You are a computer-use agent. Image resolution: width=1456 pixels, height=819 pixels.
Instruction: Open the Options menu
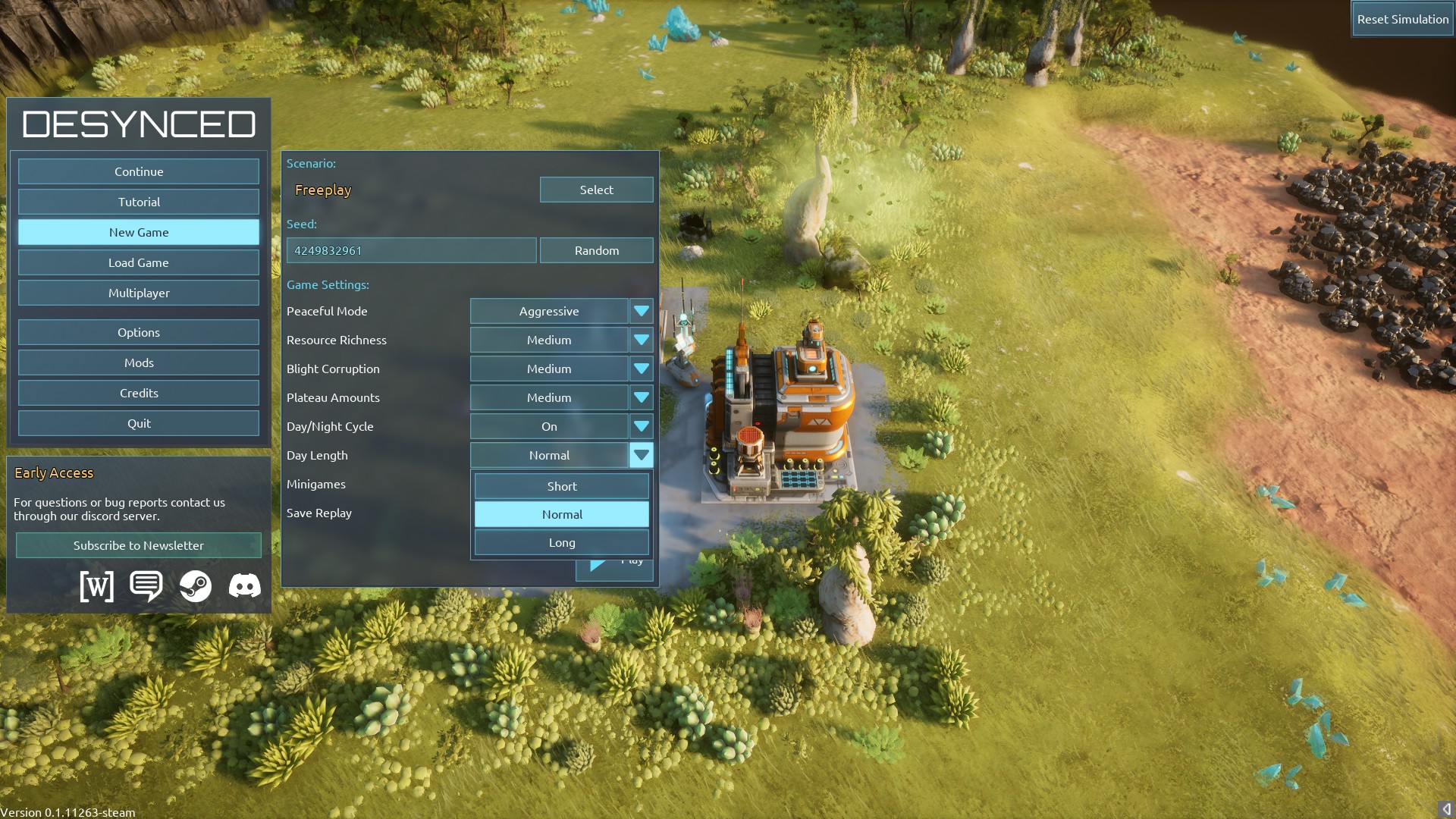click(139, 332)
